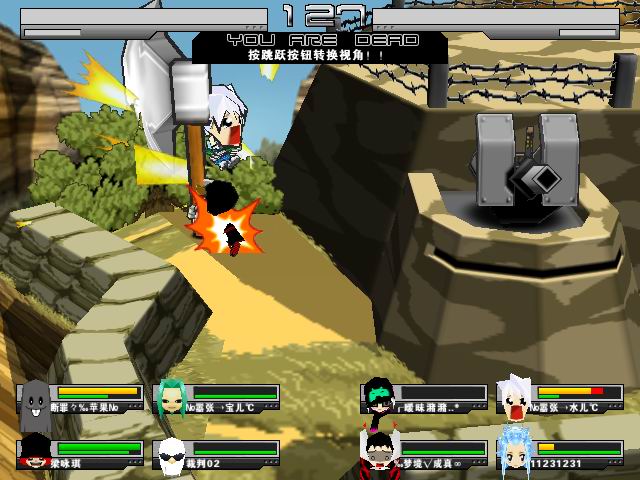Select the icy blue-haired player 11231231 portrait

tap(513, 450)
